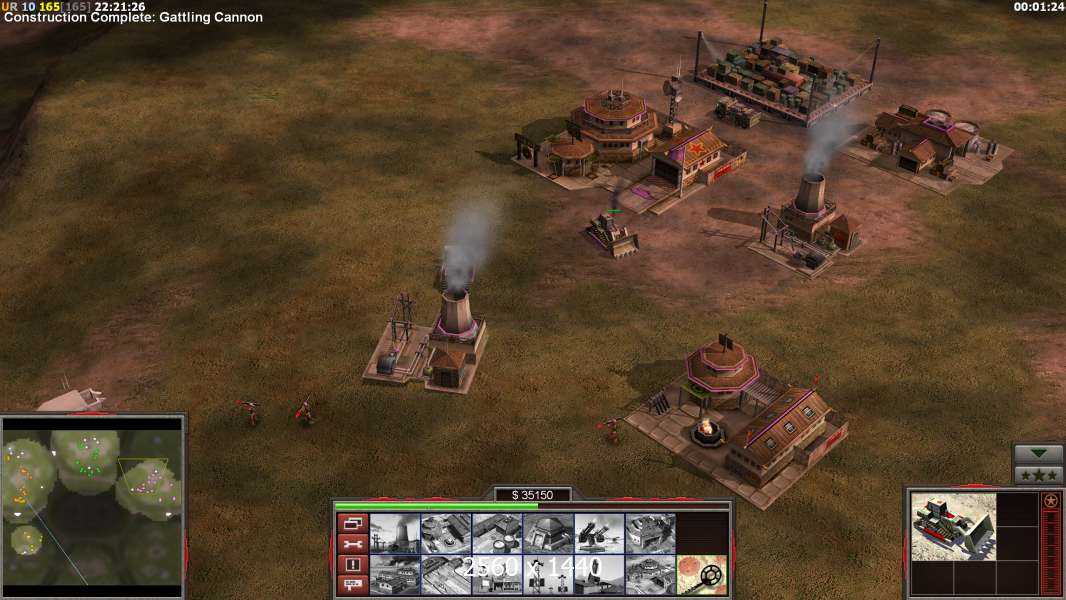The height and width of the screenshot is (600, 1066).
Task: Click the dozer unit portrait
Action: [x=953, y=526]
